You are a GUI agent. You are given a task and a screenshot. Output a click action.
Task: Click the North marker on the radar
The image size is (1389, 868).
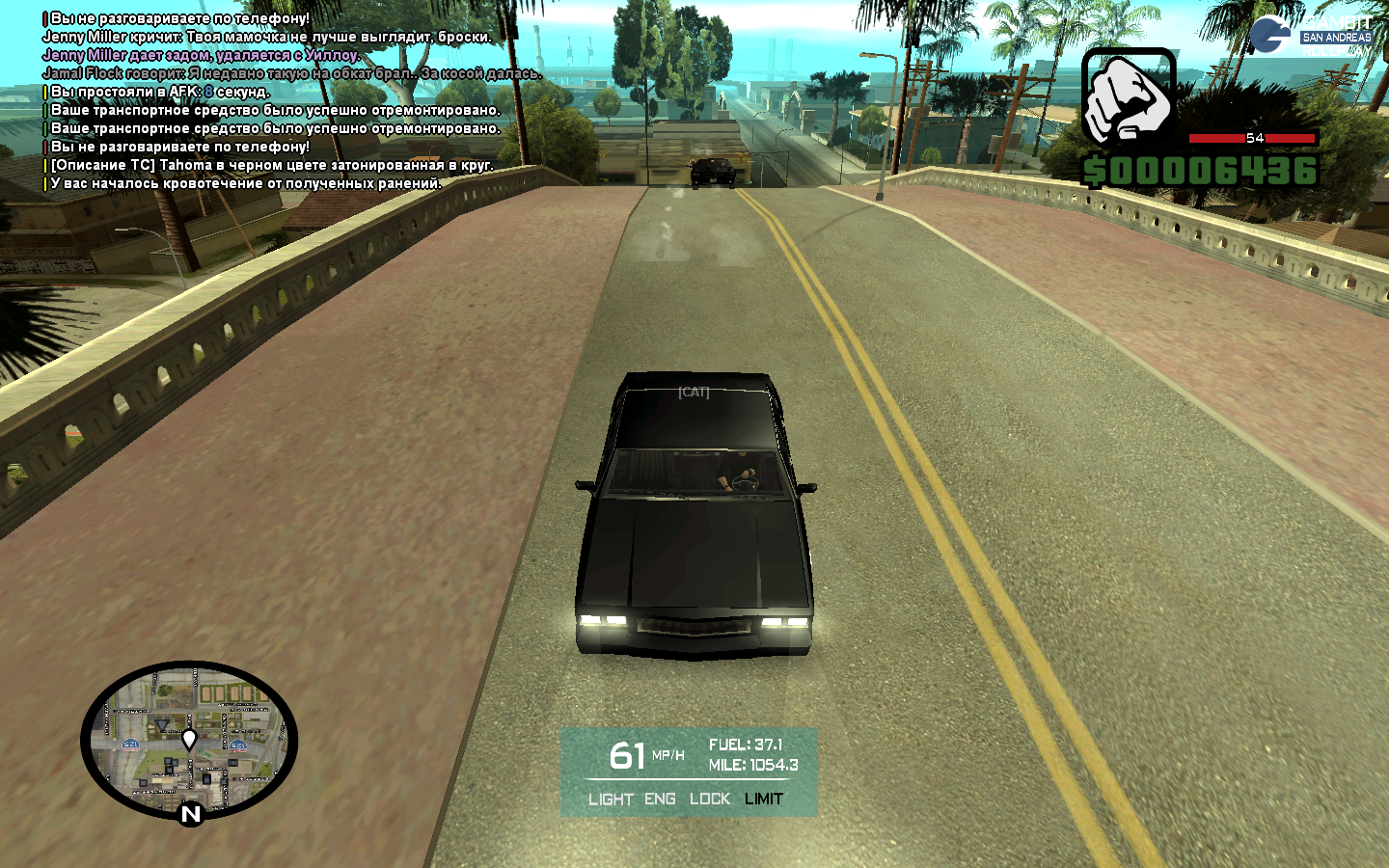pos(191,814)
